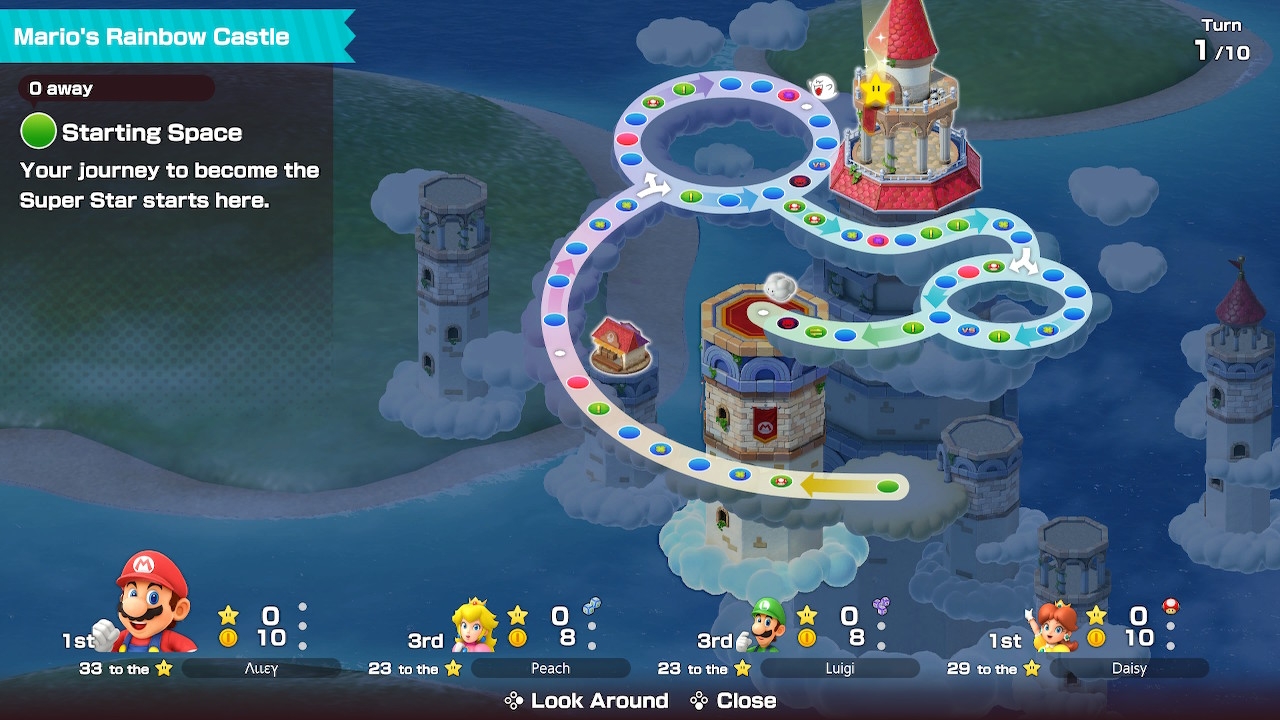Screen dimensions: 1280x720
Task: Select Peach's player portrait
Action: tap(475, 626)
